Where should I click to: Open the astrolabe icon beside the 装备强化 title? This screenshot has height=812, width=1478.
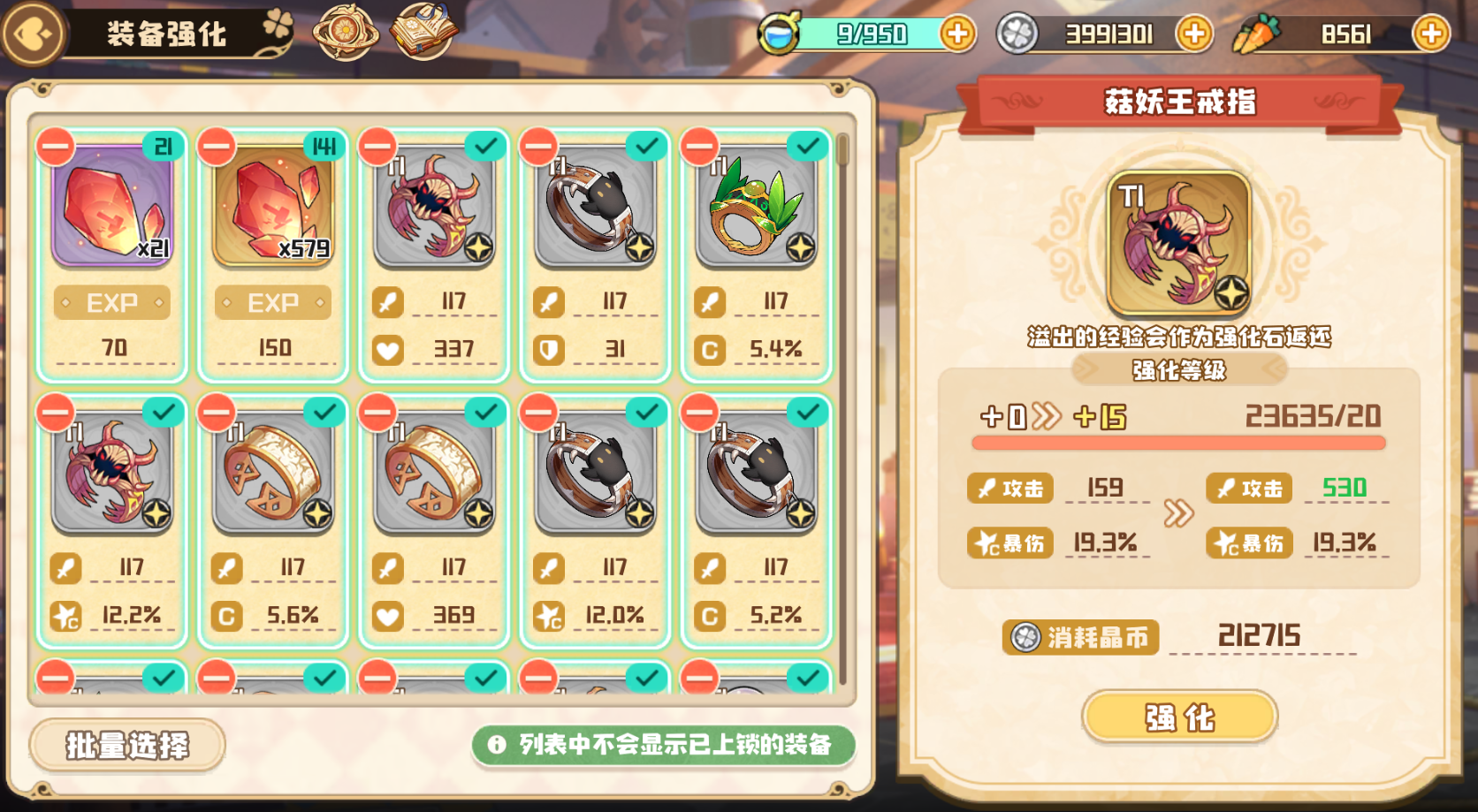pos(348,29)
